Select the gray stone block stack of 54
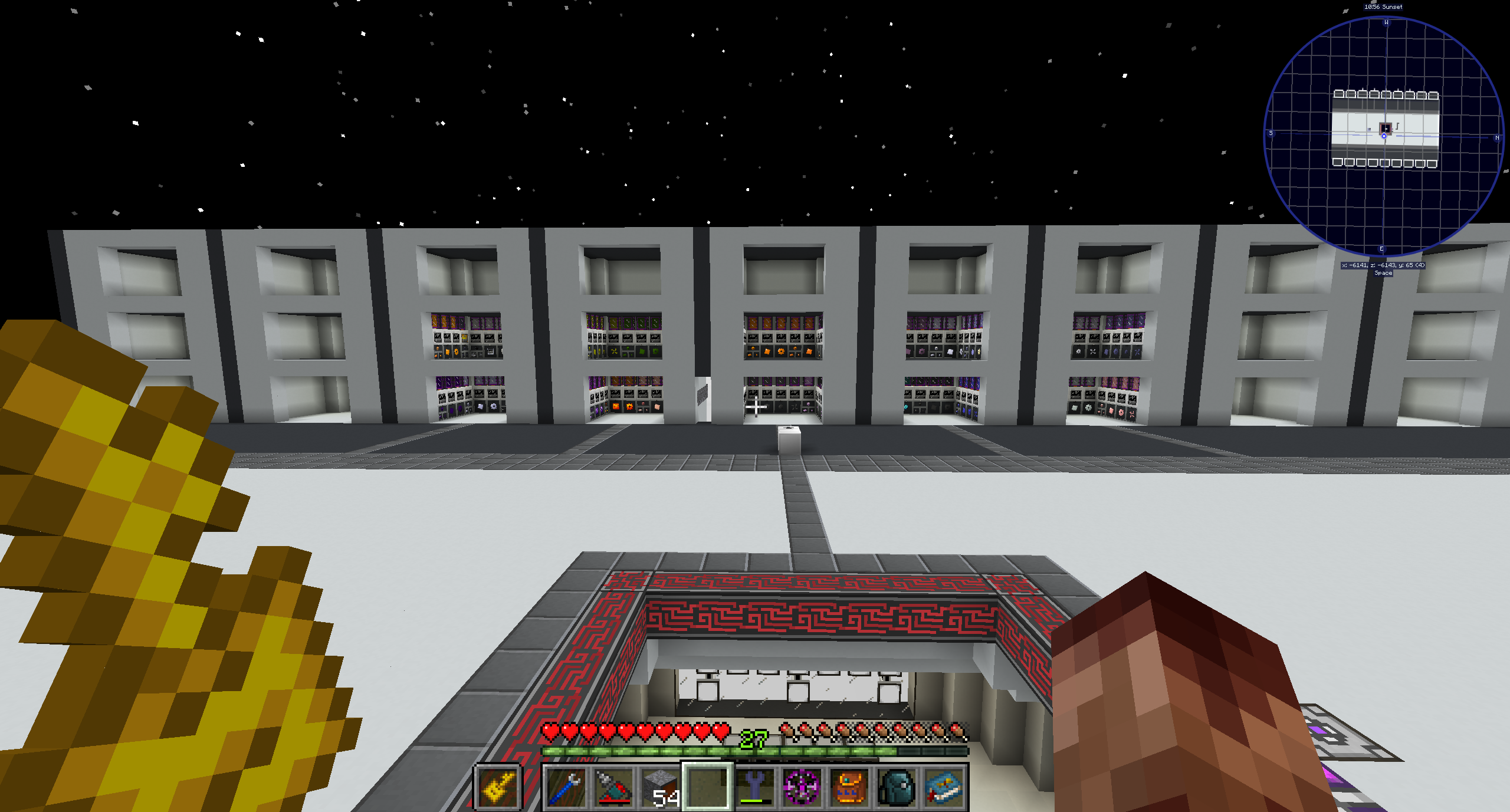Screen dimensions: 1510x812 click(660, 787)
